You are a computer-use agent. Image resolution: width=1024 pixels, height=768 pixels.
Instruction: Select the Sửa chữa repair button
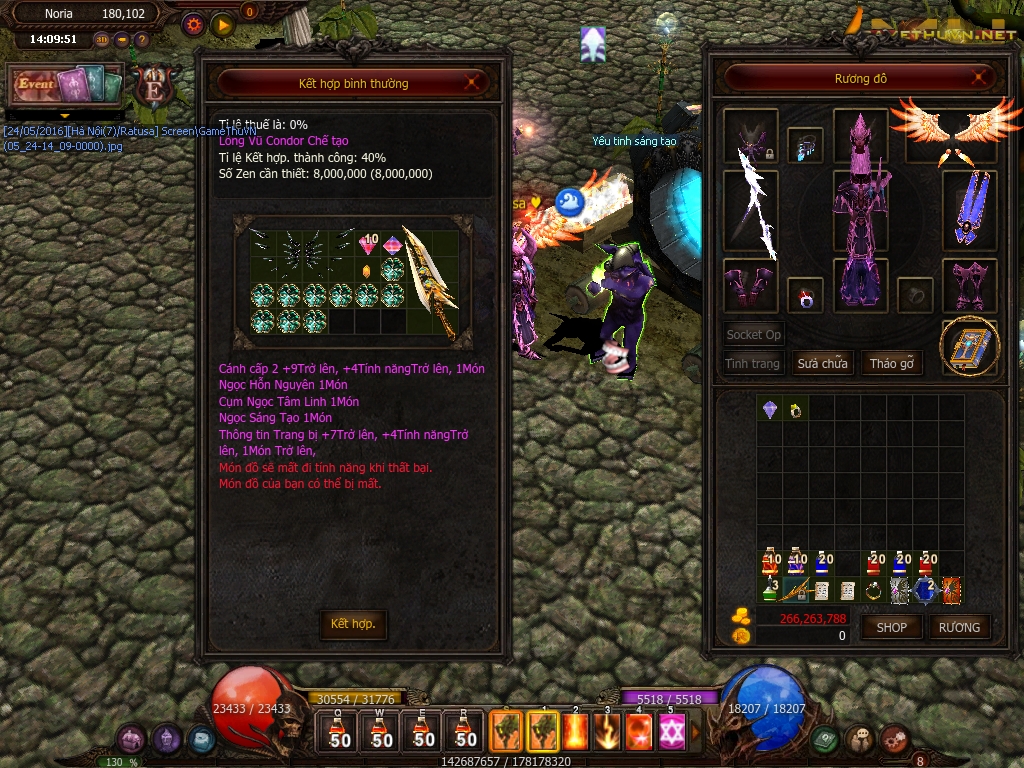pyautogui.click(x=822, y=363)
